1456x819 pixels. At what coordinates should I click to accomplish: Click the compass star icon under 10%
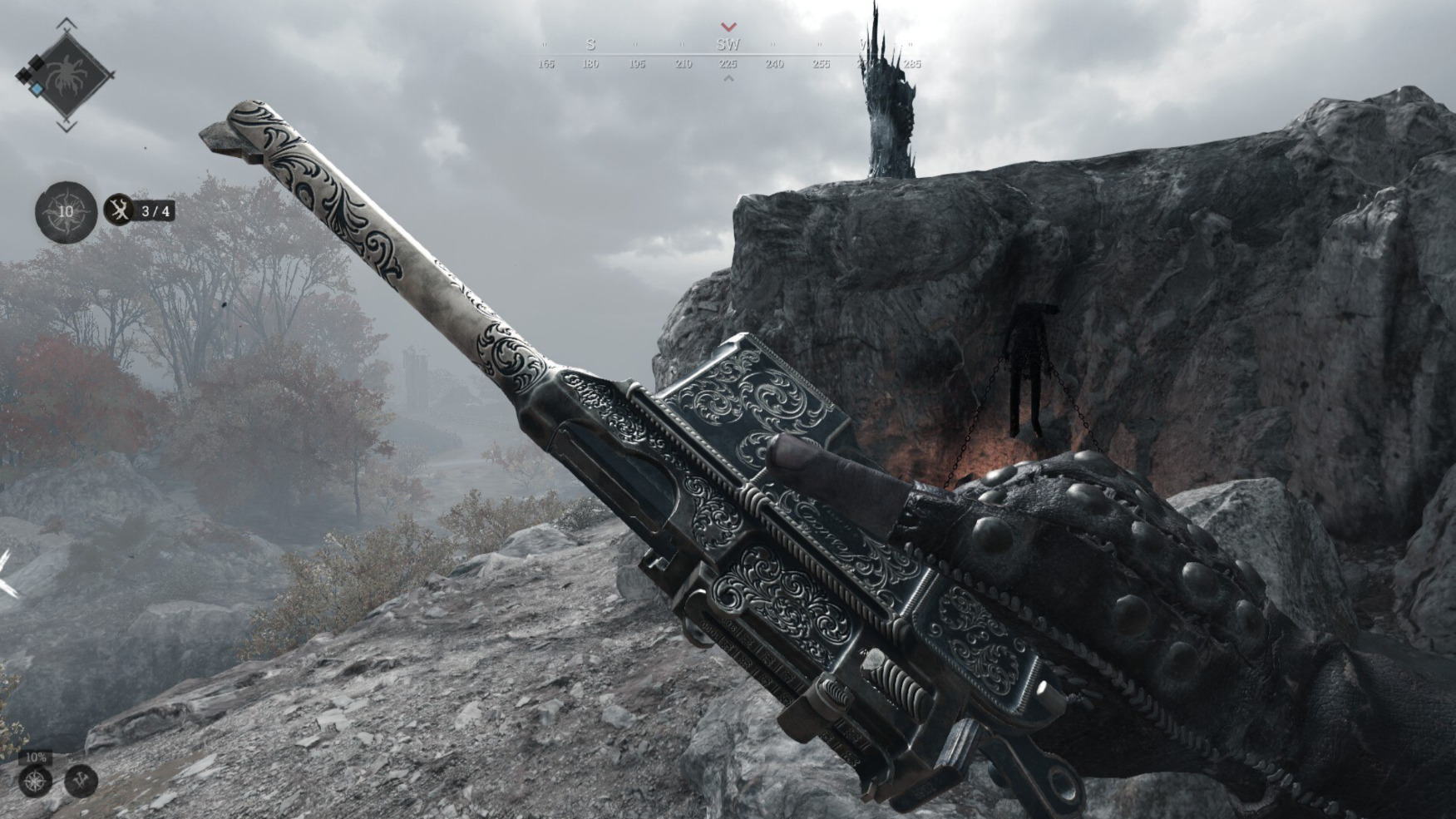35,782
